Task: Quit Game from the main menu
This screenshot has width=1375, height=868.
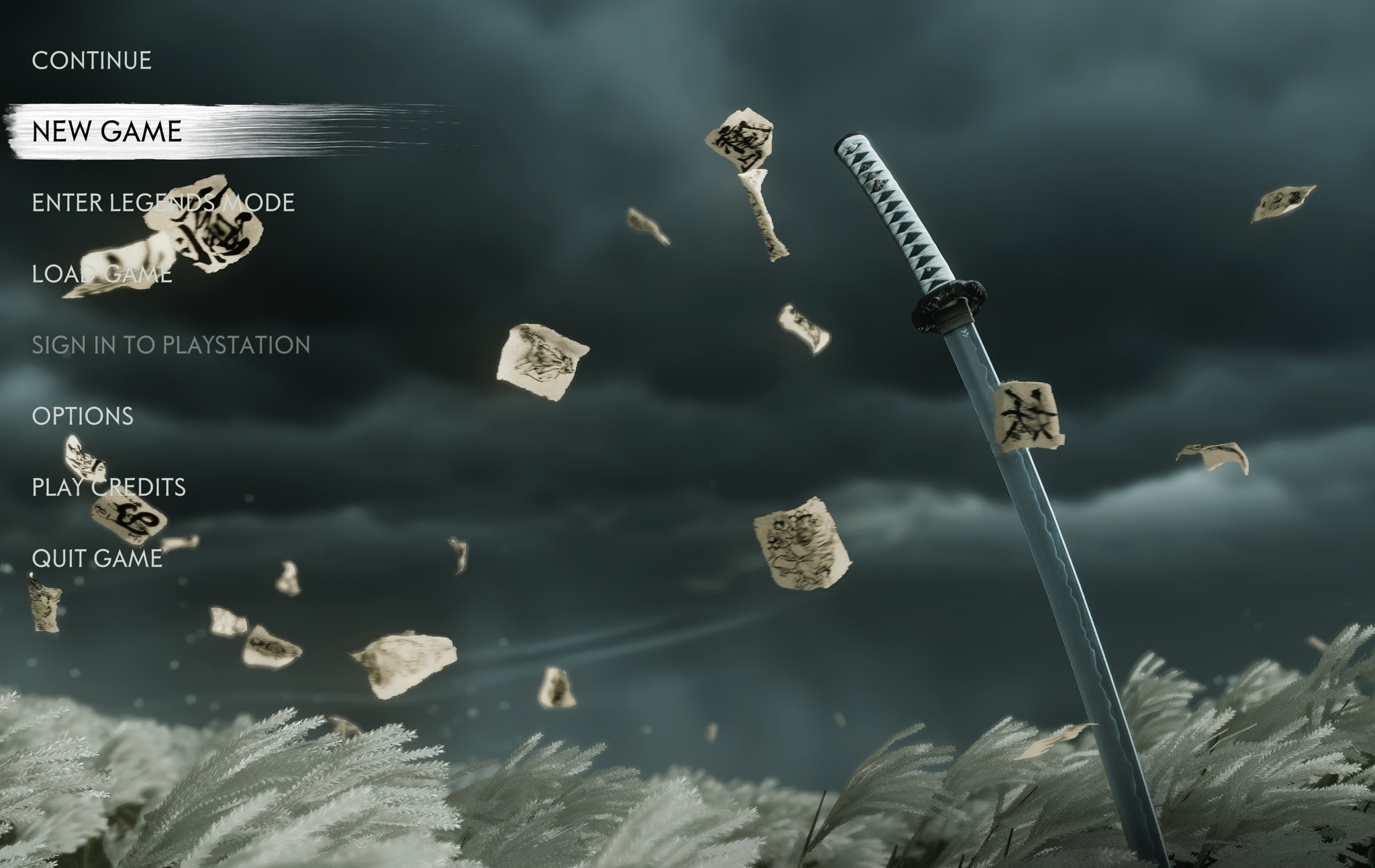Action: (97, 559)
